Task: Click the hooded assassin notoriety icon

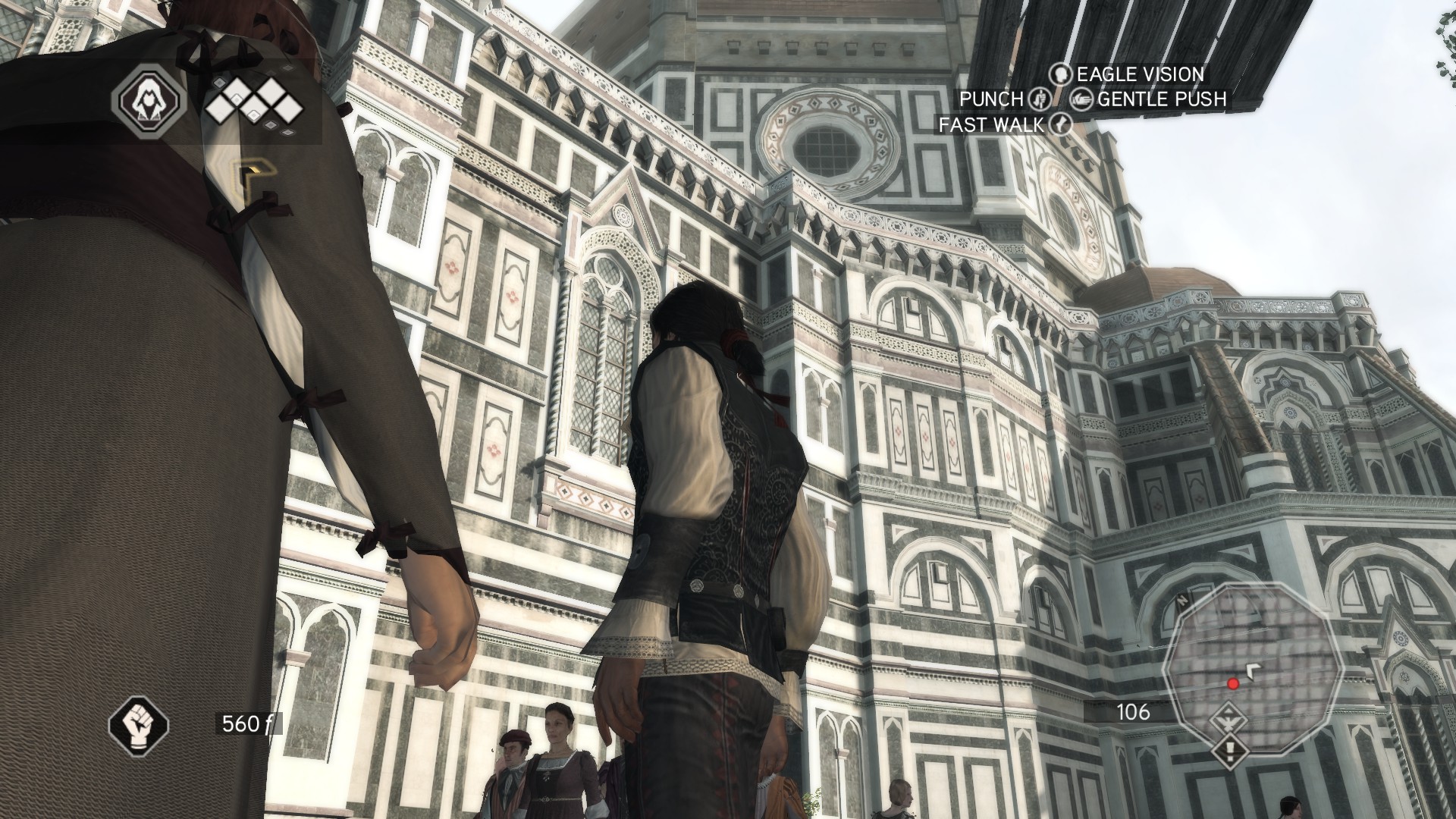Action: 149,98
